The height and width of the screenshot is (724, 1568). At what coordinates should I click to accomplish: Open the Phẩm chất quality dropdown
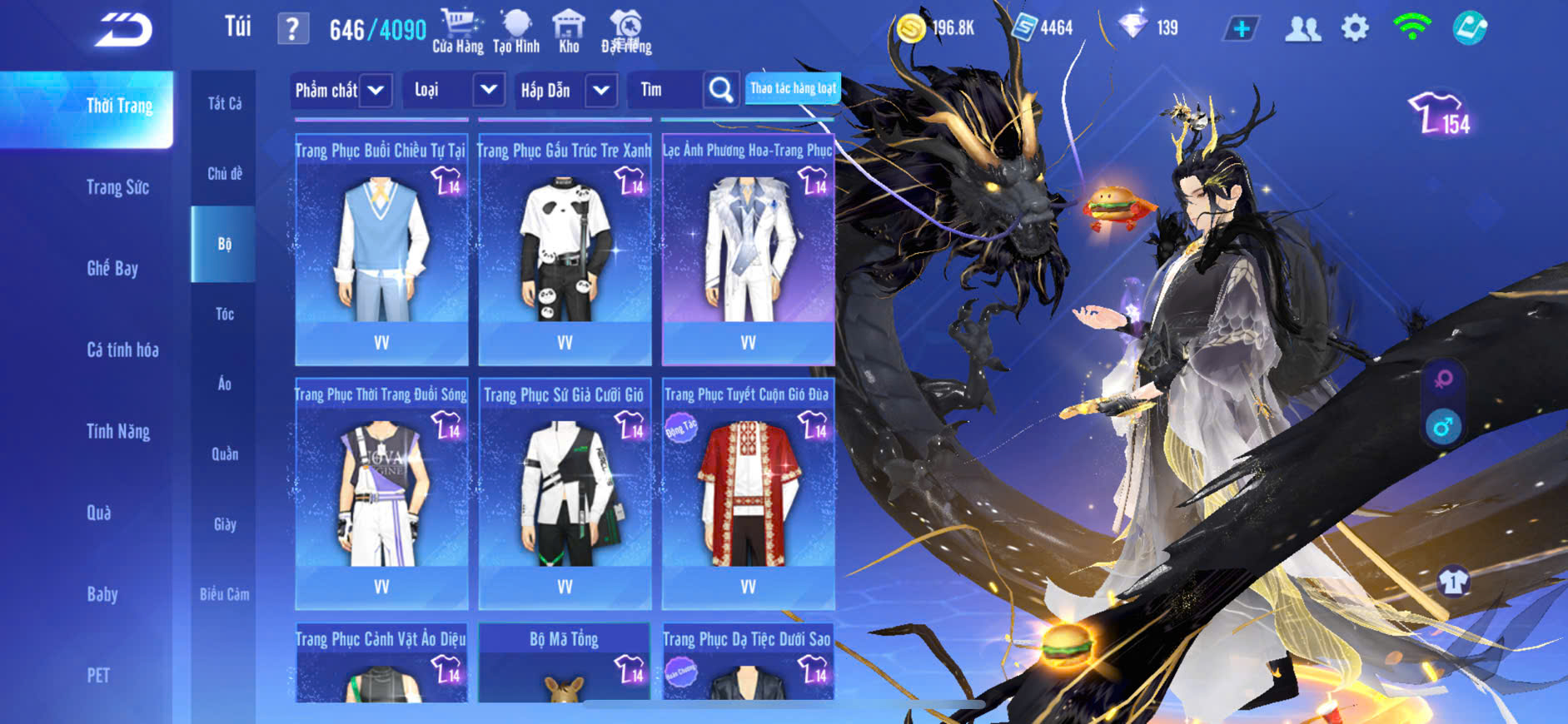[x=341, y=90]
